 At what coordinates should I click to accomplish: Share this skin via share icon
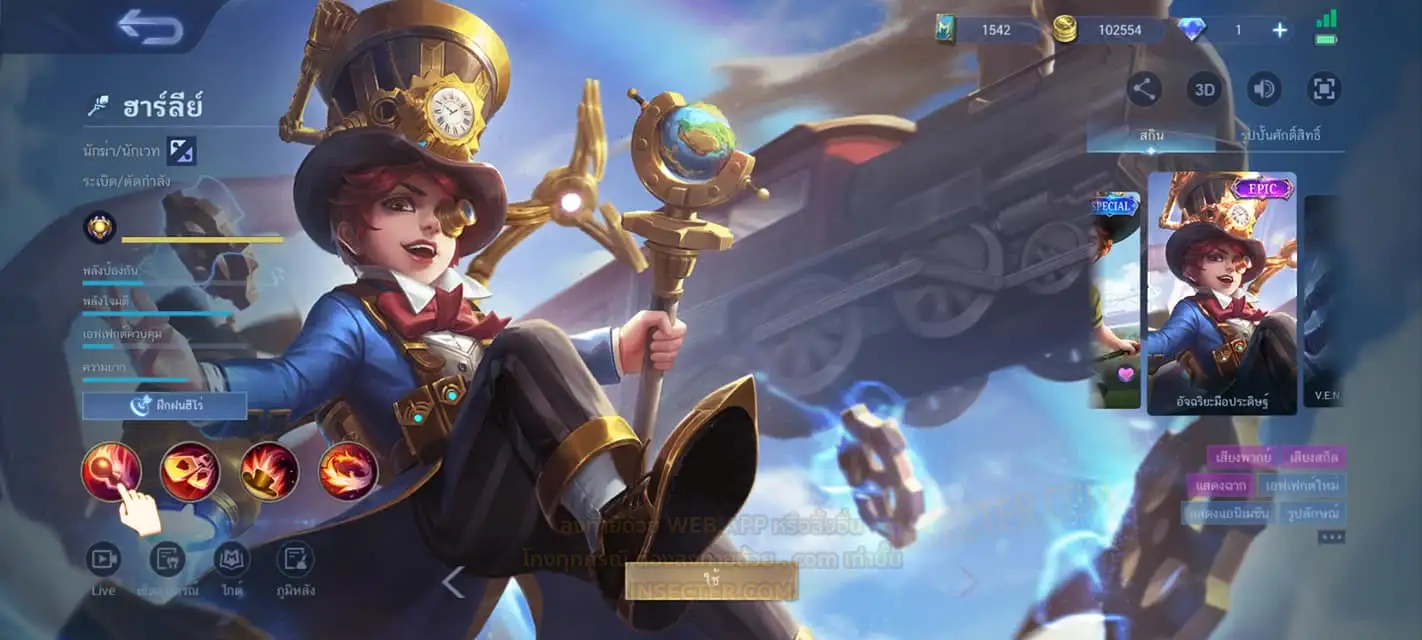point(1143,89)
